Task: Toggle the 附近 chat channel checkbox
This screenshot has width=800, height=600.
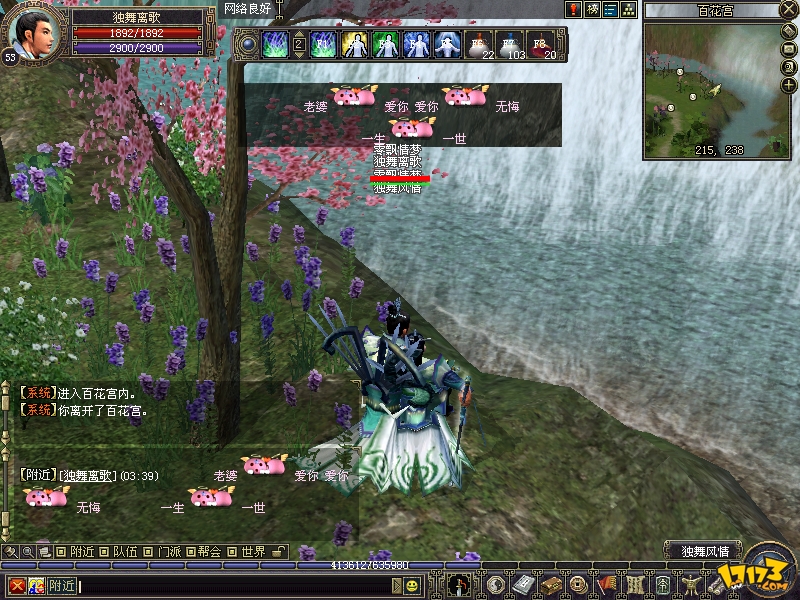Action: pos(62,551)
